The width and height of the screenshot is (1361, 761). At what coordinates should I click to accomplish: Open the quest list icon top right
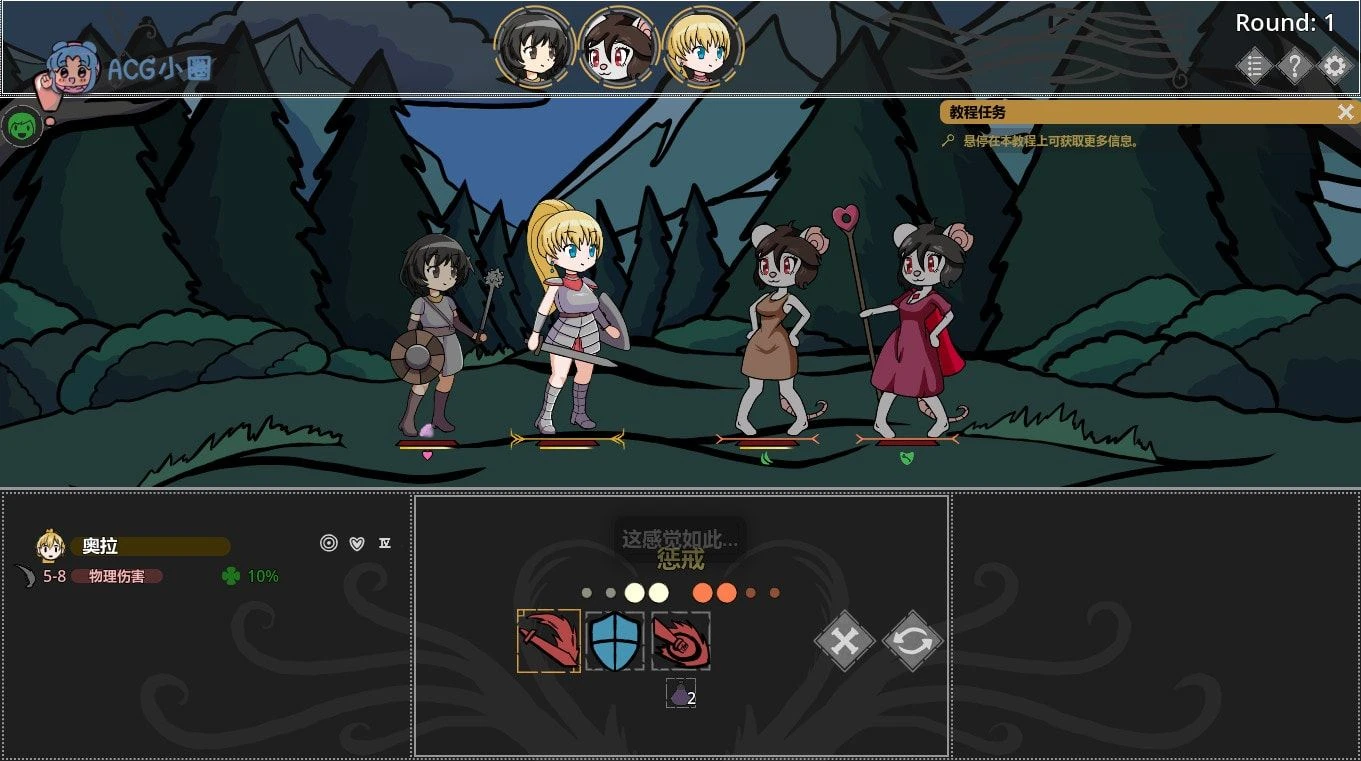(x=1255, y=66)
